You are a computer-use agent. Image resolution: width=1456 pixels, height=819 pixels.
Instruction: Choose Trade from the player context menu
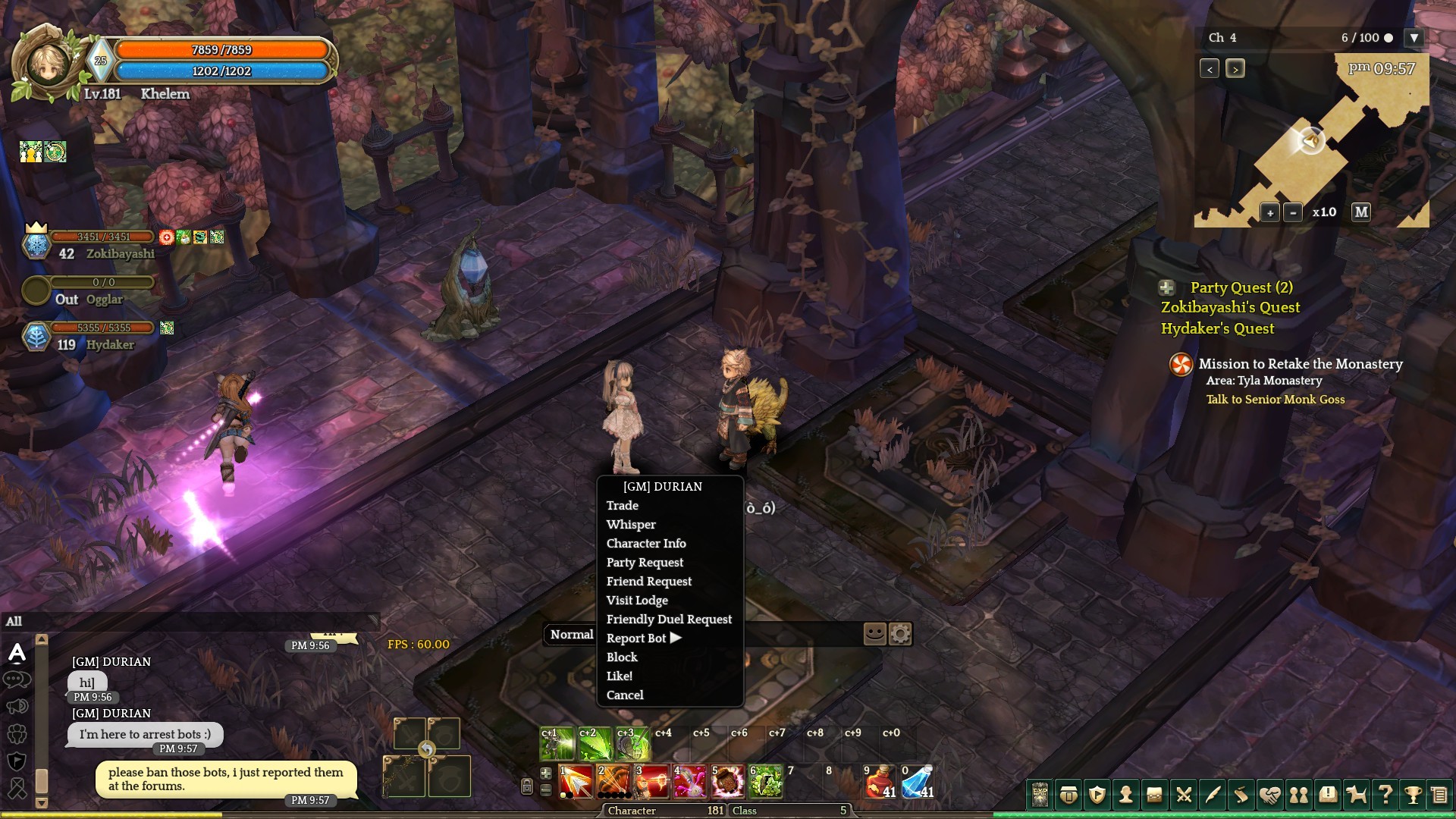tap(623, 506)
